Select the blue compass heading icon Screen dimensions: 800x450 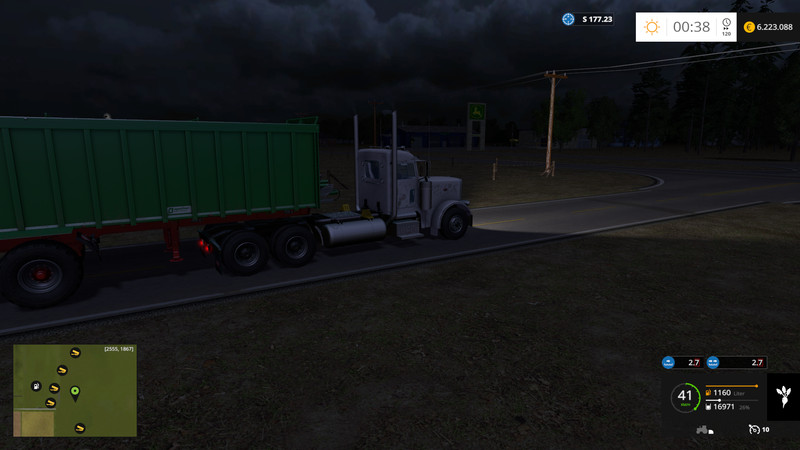coord(569,19)
